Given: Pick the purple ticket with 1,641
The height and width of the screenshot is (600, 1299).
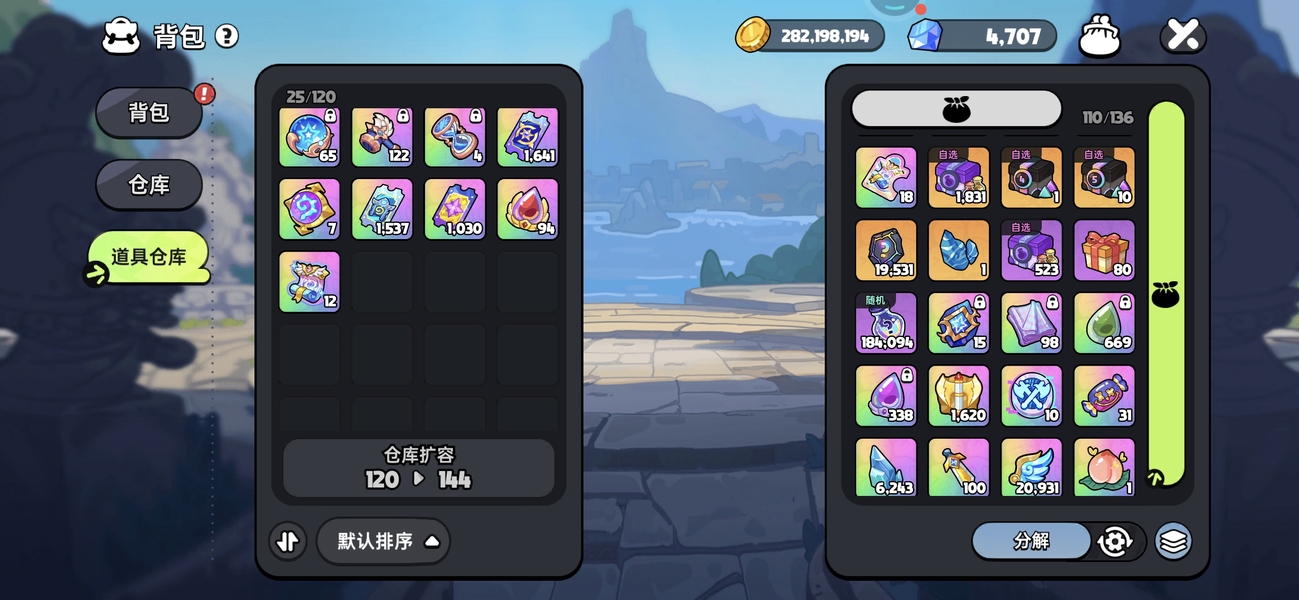Looking at the screenshot, I should (x=527, y=137).
